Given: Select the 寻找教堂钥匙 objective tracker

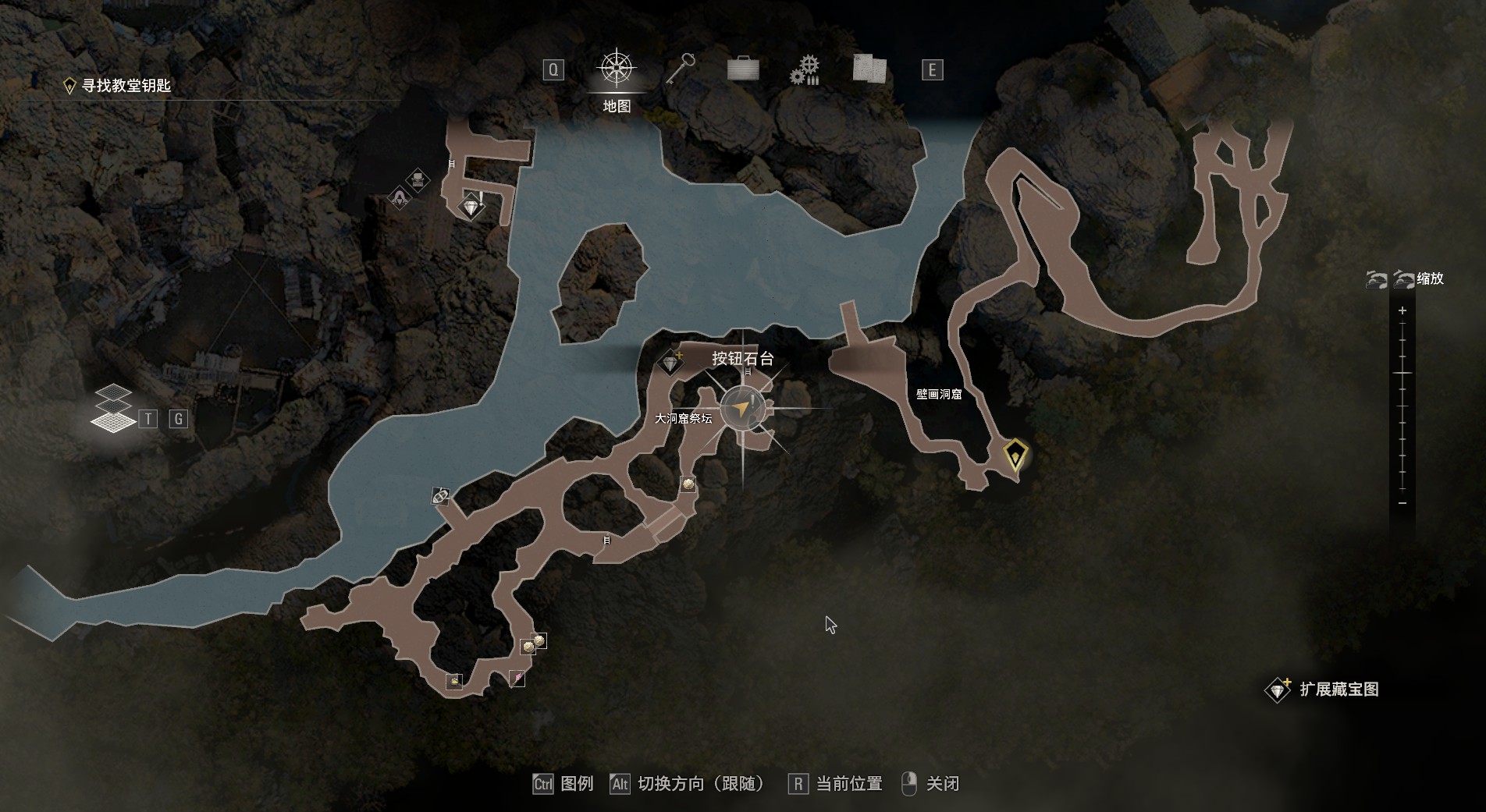Looking at the screenshot, I should tap(117, 86).
